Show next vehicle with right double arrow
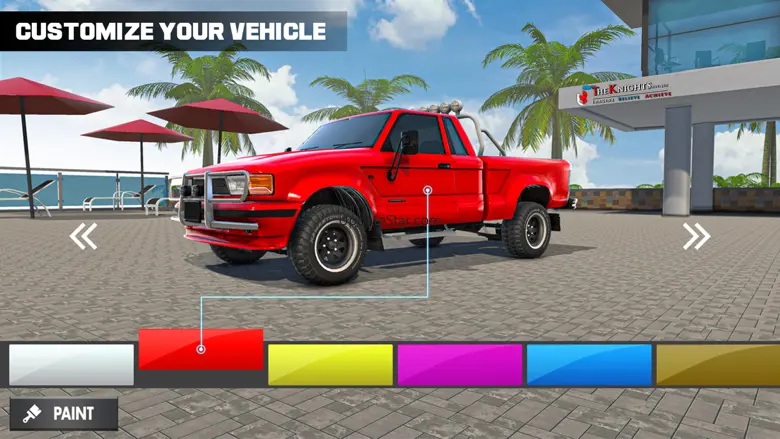 click(x=696, y=236)
